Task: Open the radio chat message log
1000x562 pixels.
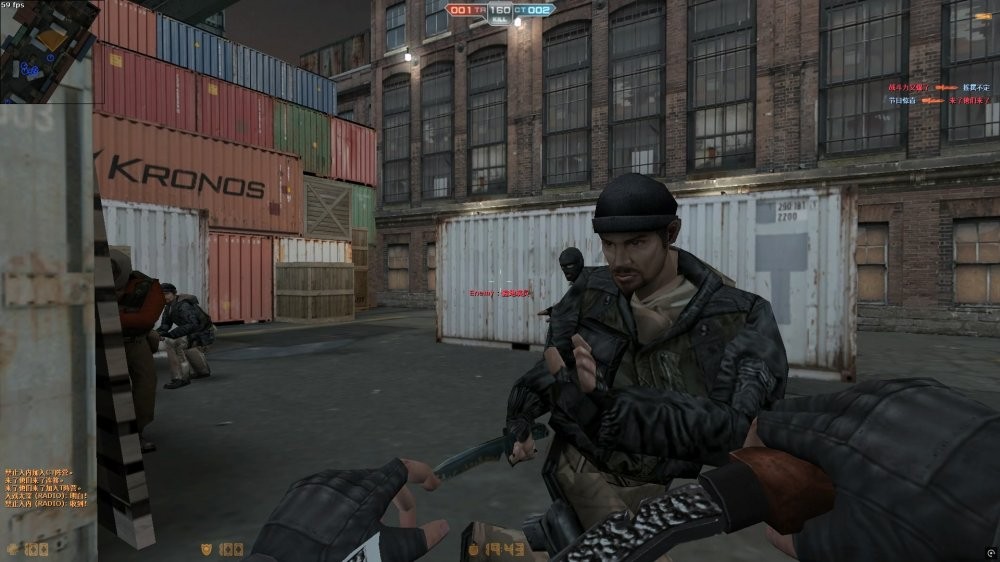Action: tap(46, 487)
